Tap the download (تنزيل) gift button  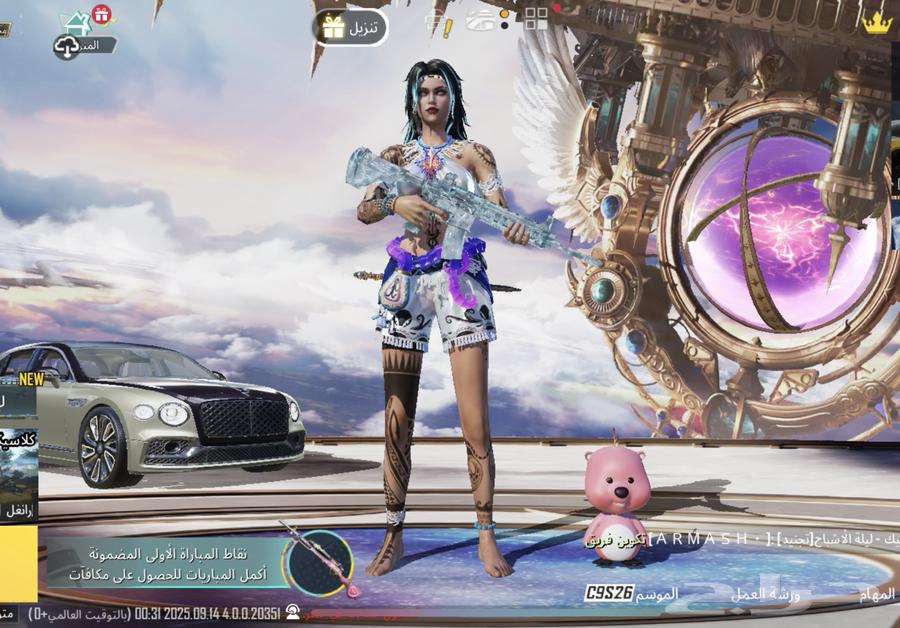tap(350, 27)
